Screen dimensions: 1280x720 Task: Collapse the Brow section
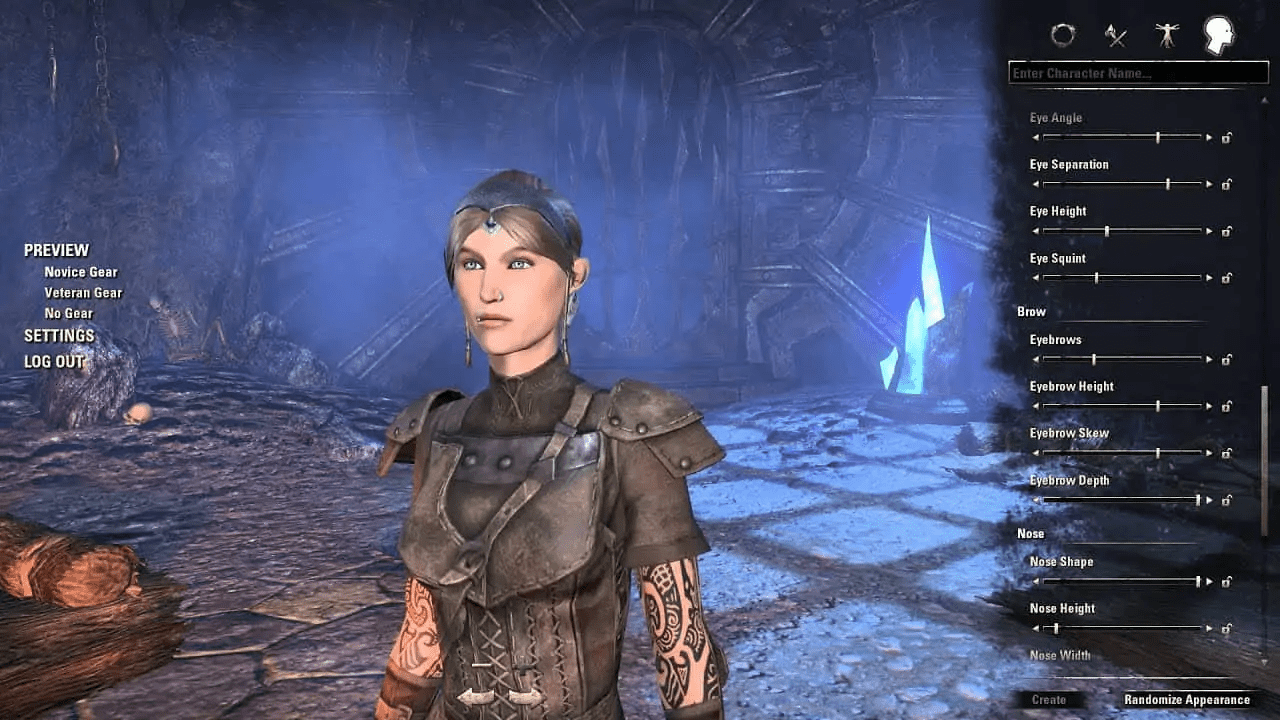tap(1029, 311)
